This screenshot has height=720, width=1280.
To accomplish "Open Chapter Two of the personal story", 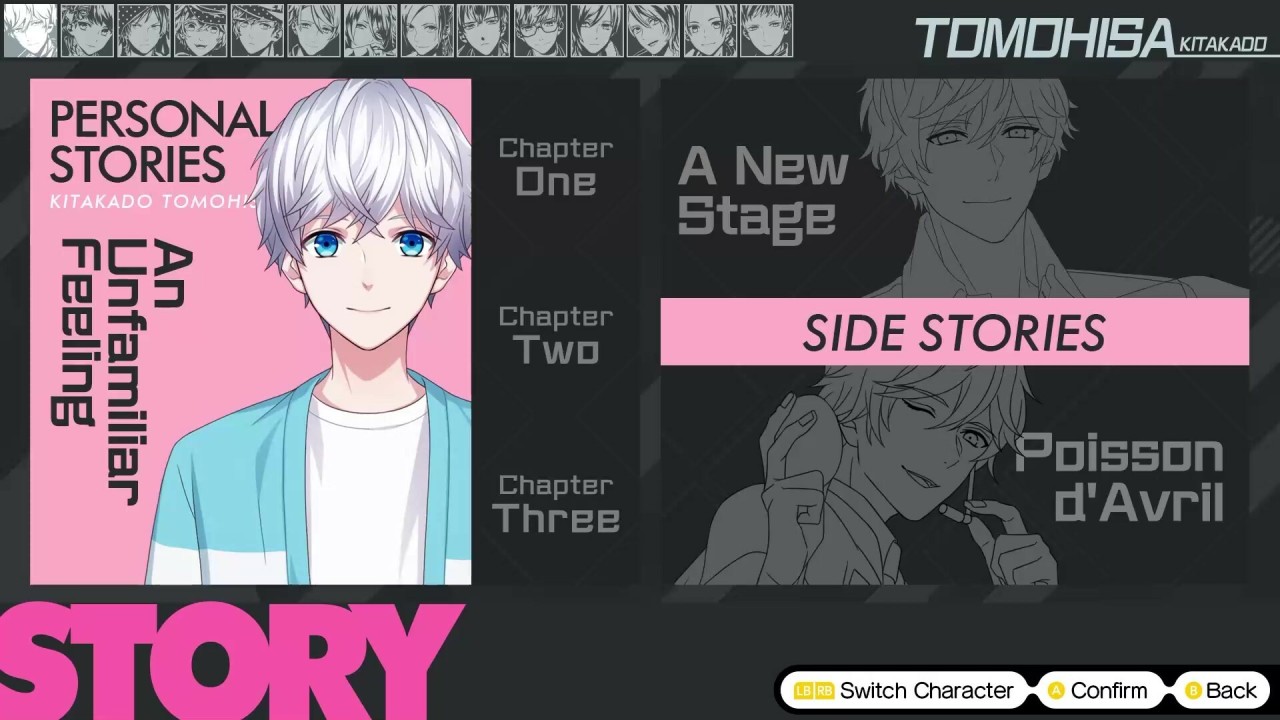I will 556,334.
